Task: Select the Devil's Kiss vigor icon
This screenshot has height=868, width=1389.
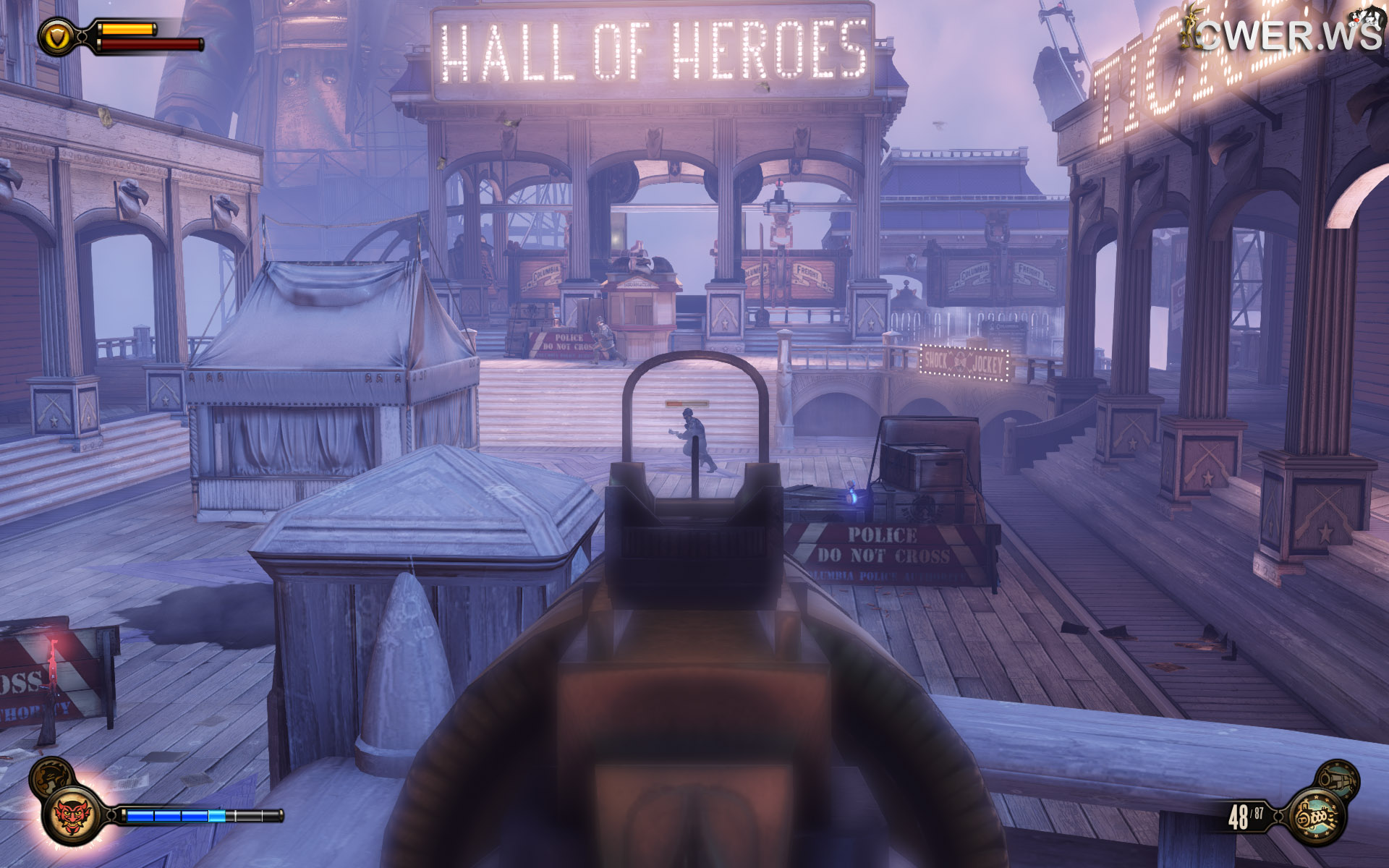Action: click(x=72, y=815)
